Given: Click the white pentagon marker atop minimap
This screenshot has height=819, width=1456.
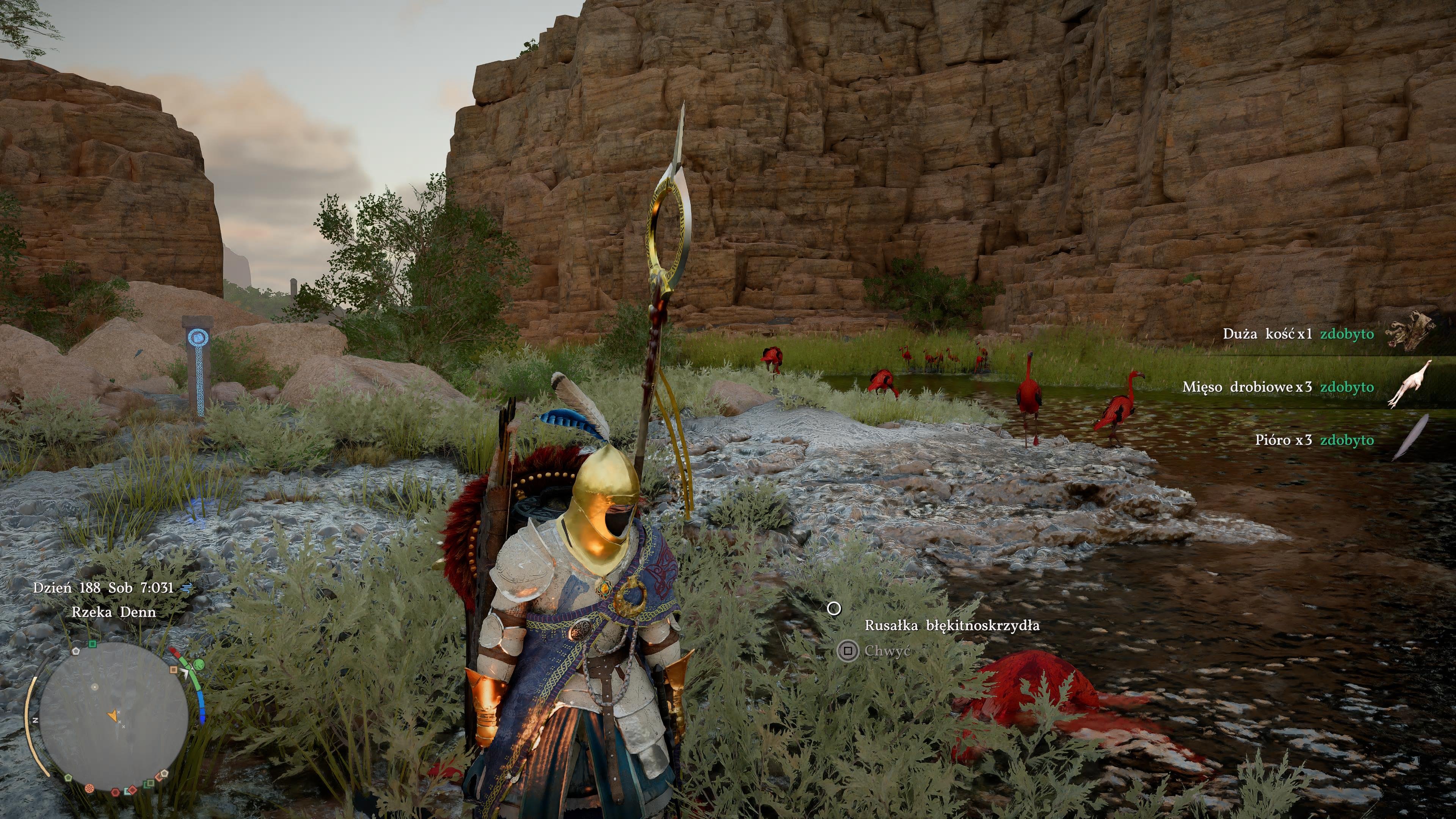Looking at the screenshot, I should tap(76, 651).
